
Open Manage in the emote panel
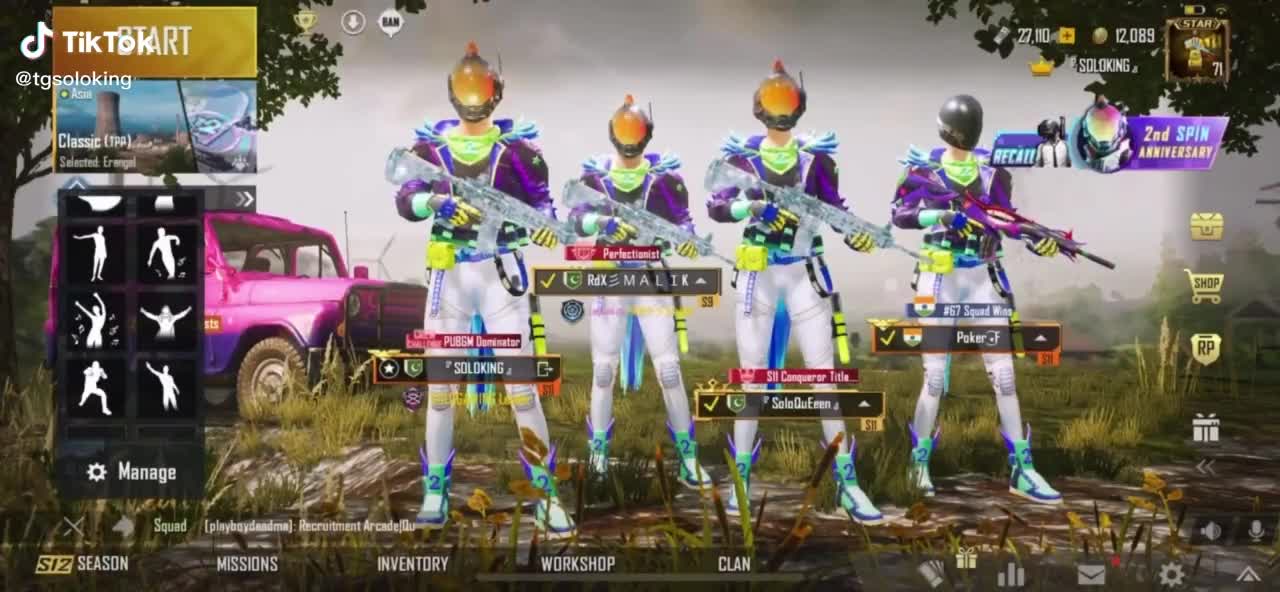(132, 472)
